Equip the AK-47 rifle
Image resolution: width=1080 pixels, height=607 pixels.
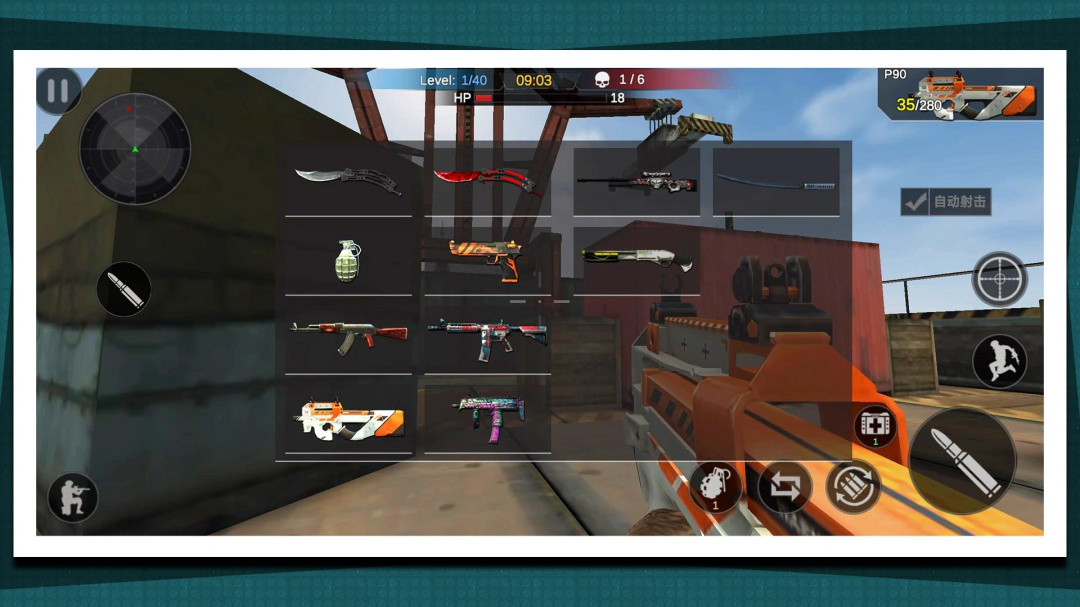(348, 337)
